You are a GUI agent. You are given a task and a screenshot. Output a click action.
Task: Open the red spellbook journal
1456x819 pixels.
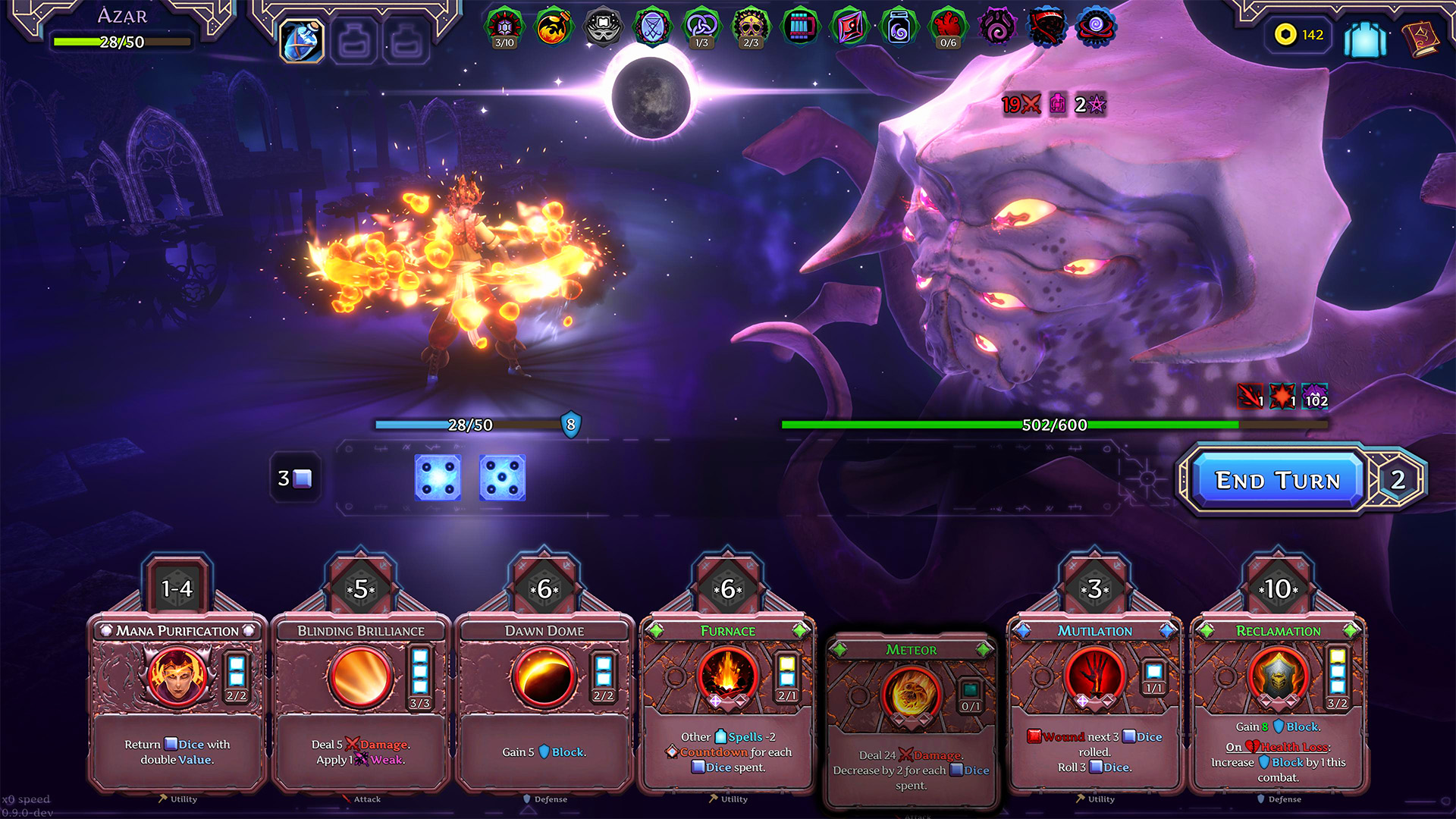pyautogui.click(x=1420, y=38)
